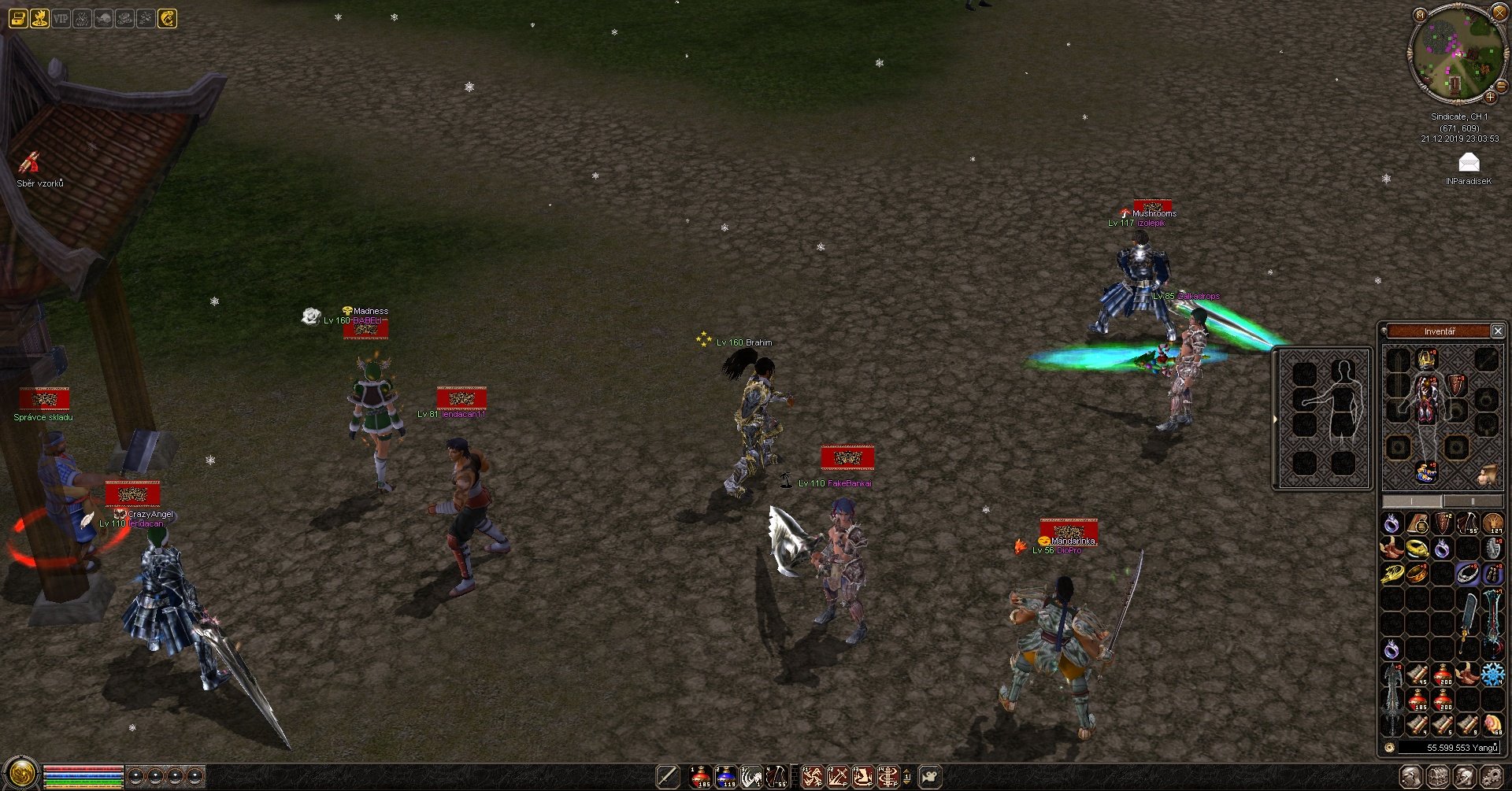Image resolution: width=1512 pixels, height=791 pixels.
Task: Click the VIP status icon
Action: coord(61,18)
